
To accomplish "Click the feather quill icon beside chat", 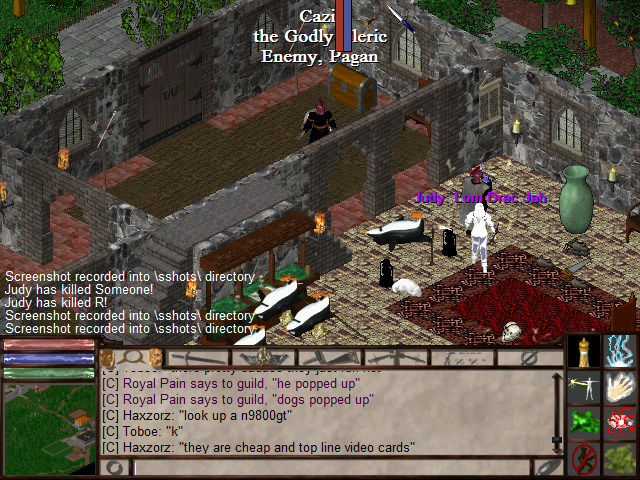I will click(x=547, y=467).
